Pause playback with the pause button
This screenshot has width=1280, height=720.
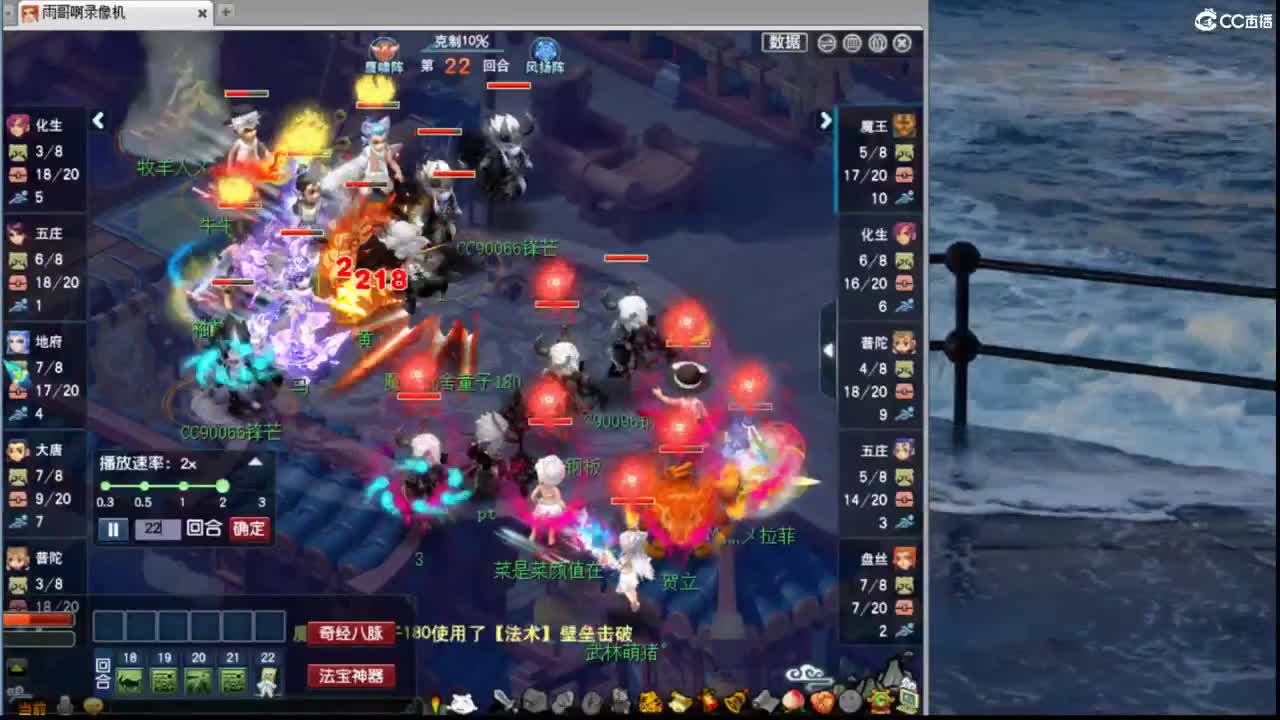point(113,528)
